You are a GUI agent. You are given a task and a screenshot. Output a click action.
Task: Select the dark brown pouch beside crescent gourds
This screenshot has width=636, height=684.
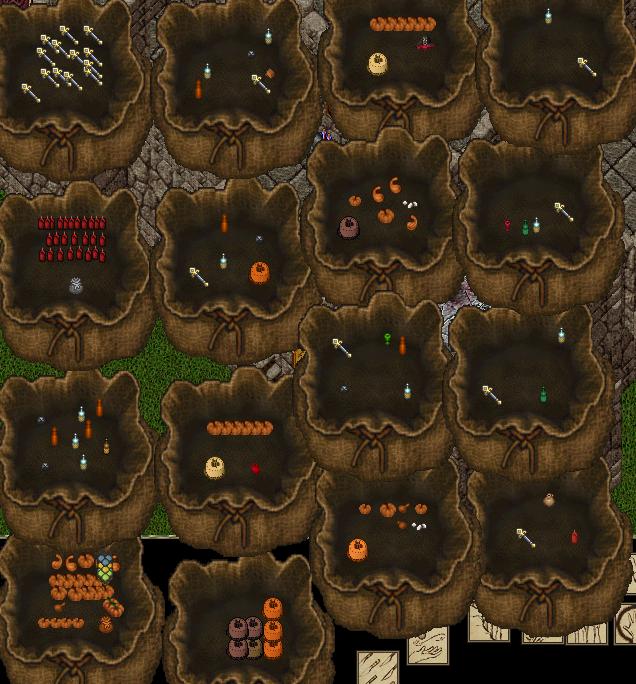pyautogui.click(x=350, y=227)
